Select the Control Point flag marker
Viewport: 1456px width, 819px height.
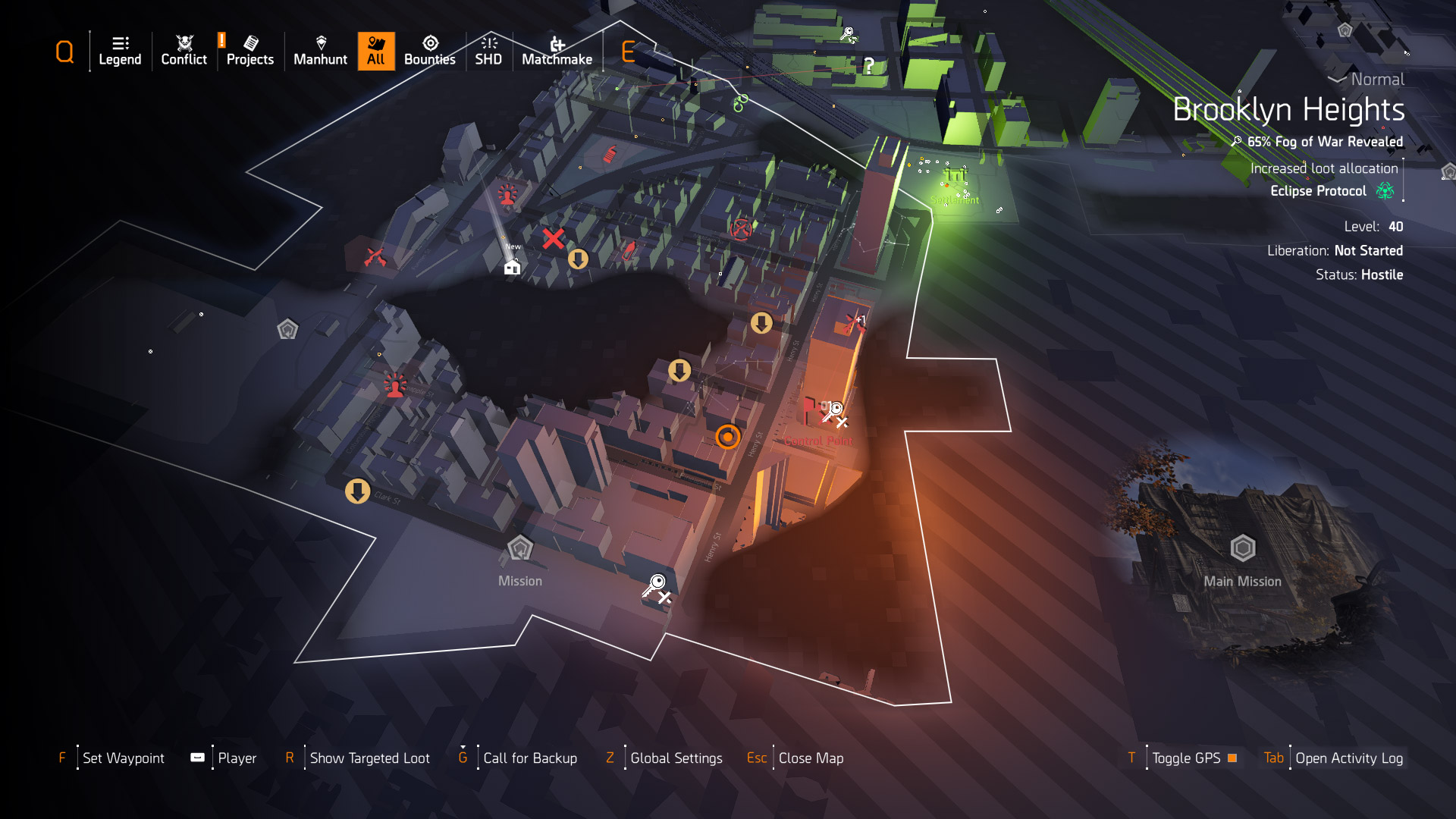(810, 410)
